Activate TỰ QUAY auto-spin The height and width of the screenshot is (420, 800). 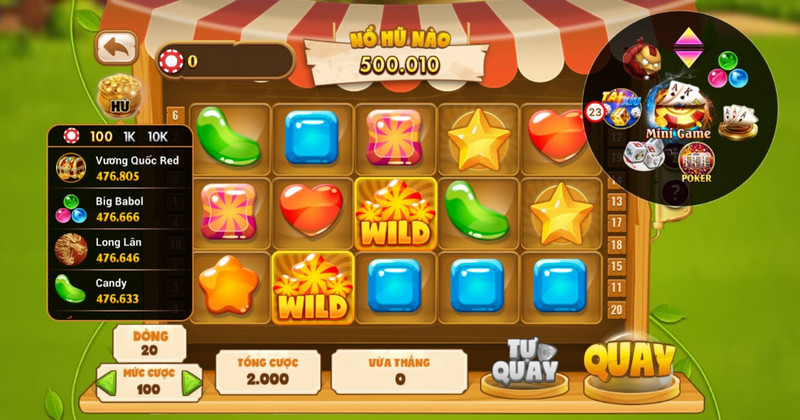click(x=518, y=366)
